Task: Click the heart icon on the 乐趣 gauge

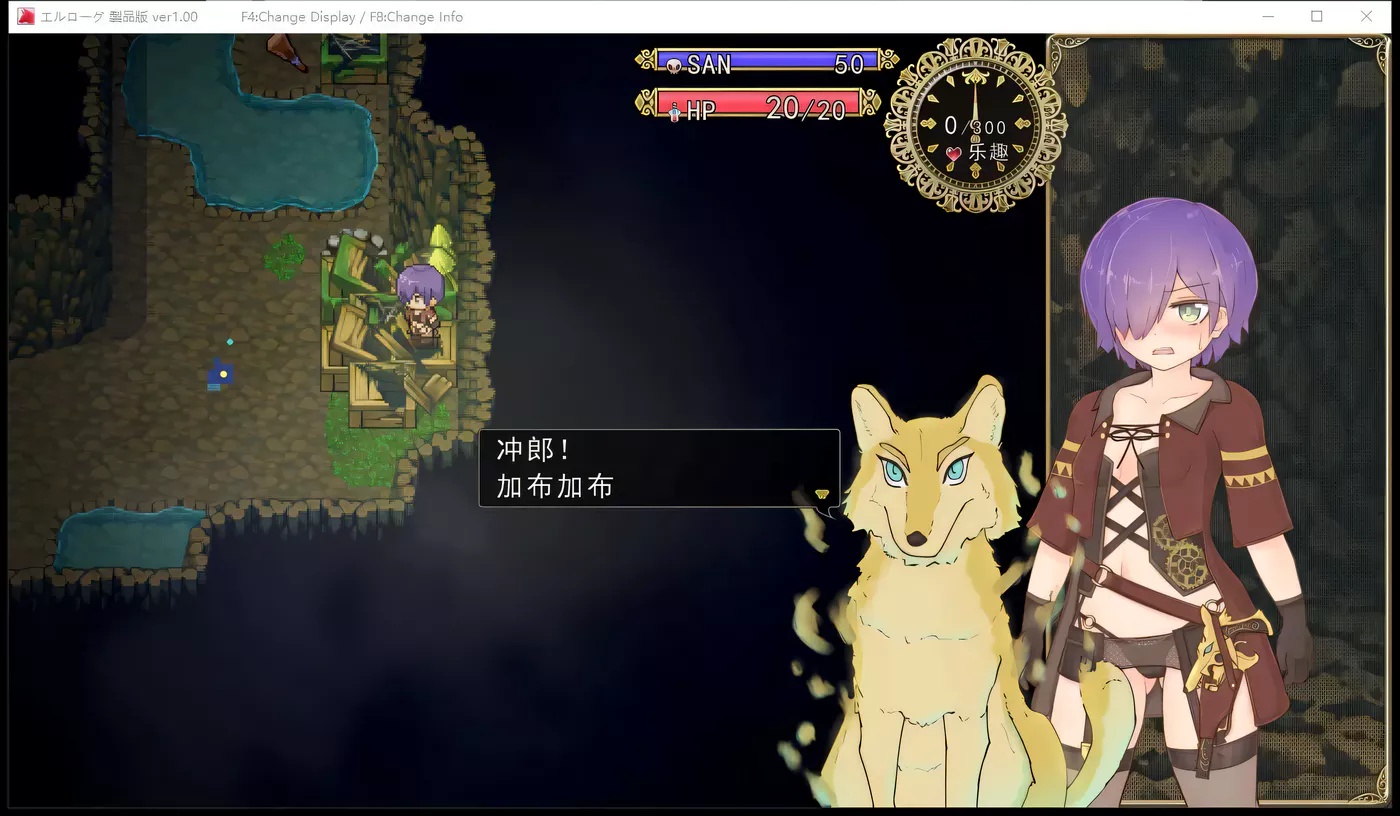Action: pyautogui.click(x=956, y=155)
